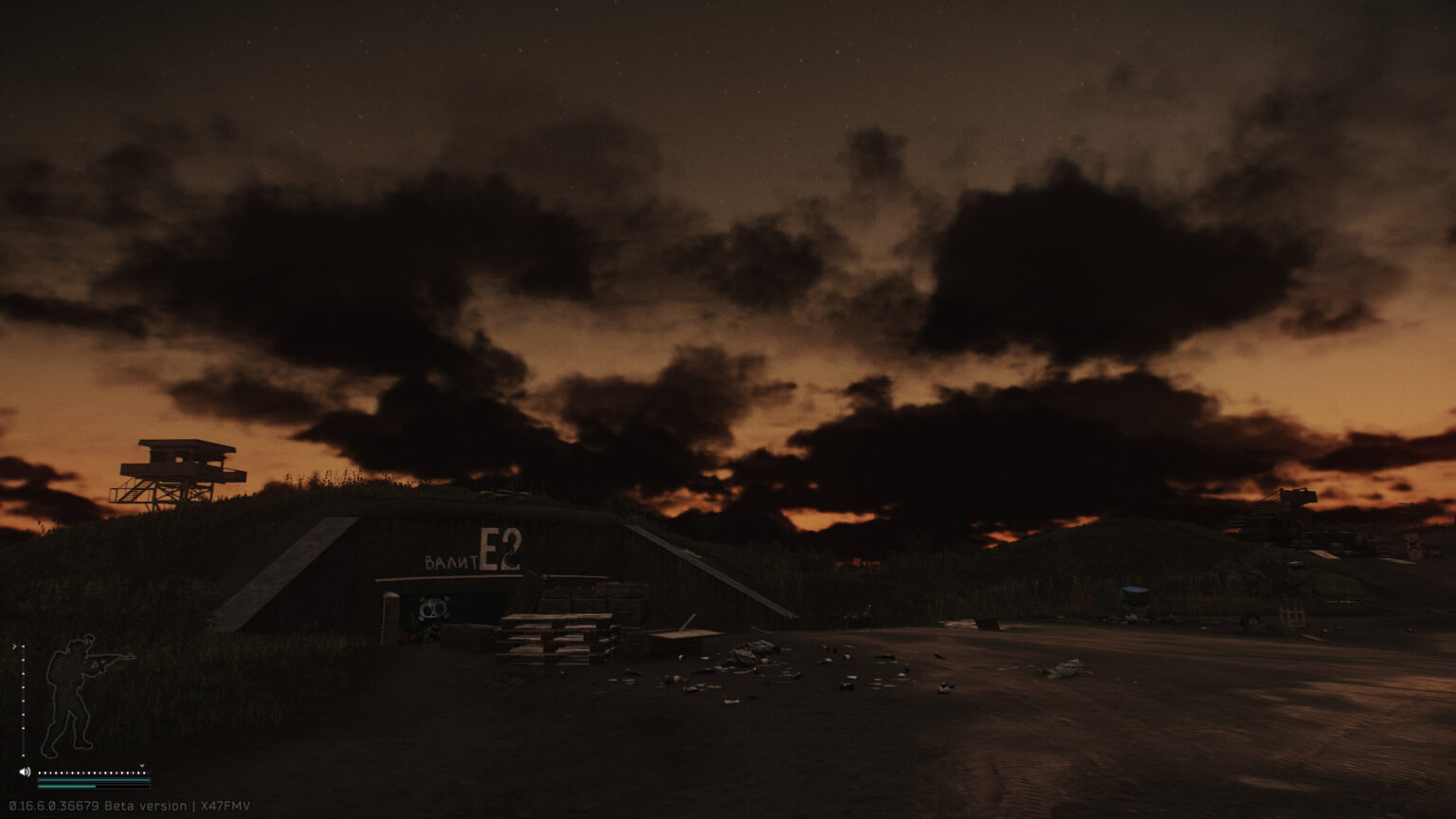Click the speaker icon in the bottom-left HUD
The width and height of the screenshot is (1456, 819).
click(x=24, y=772)
